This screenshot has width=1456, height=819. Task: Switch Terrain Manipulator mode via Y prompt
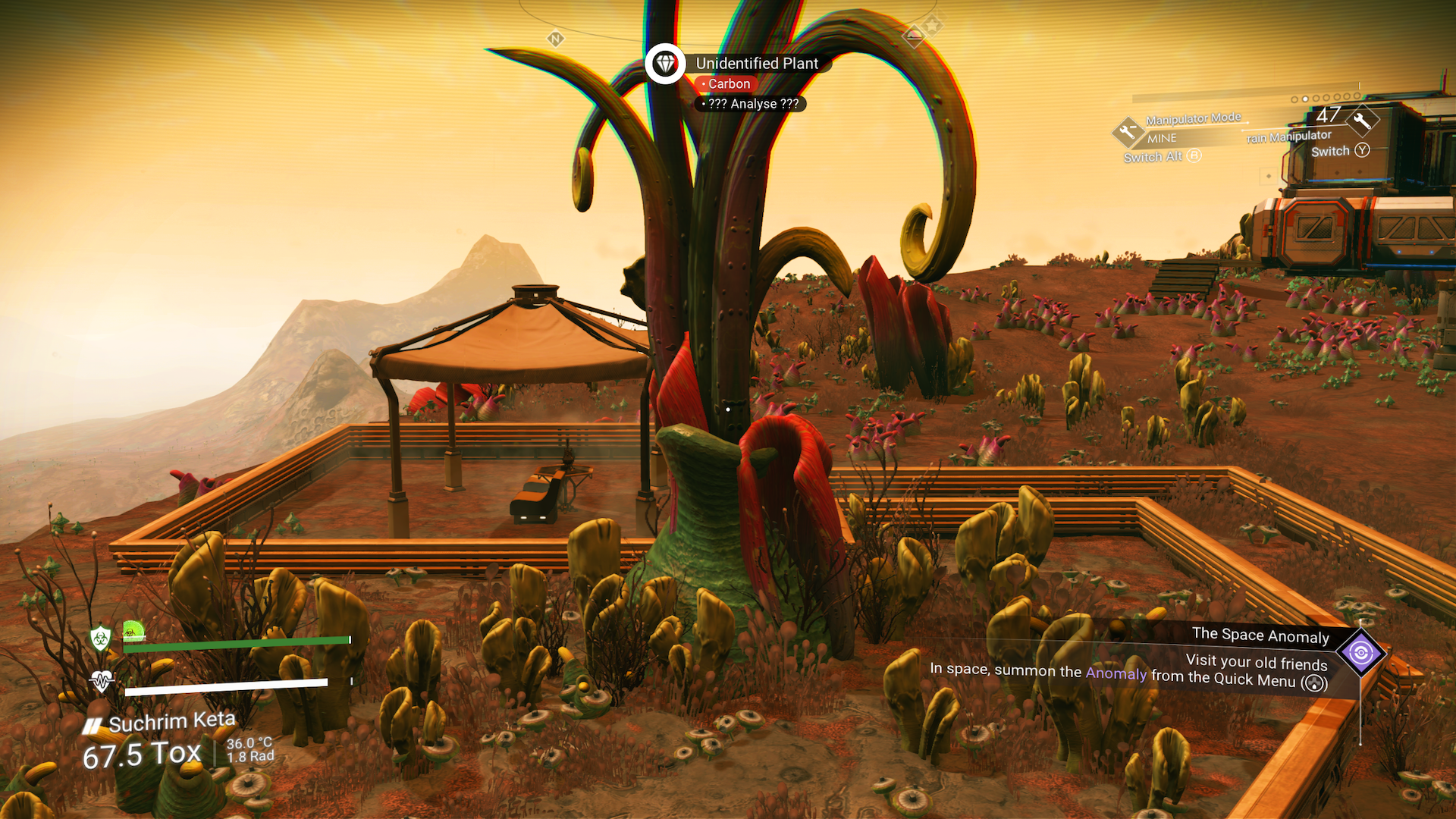[1361, 150]
